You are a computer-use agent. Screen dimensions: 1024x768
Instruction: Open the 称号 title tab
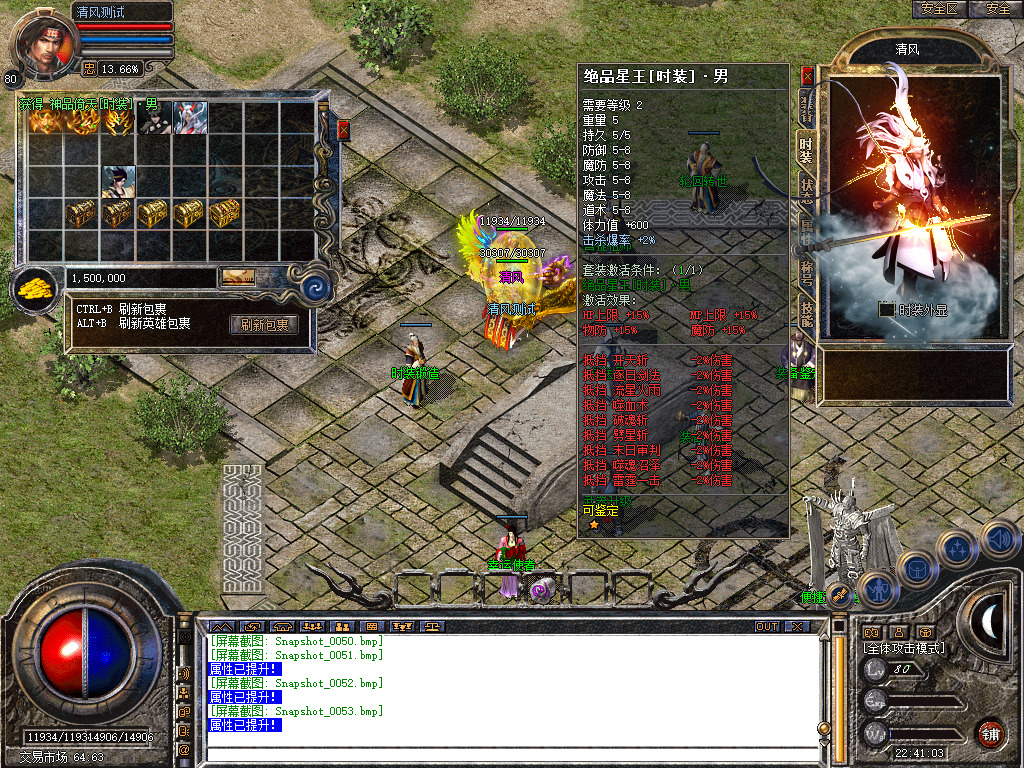[806, 274]
